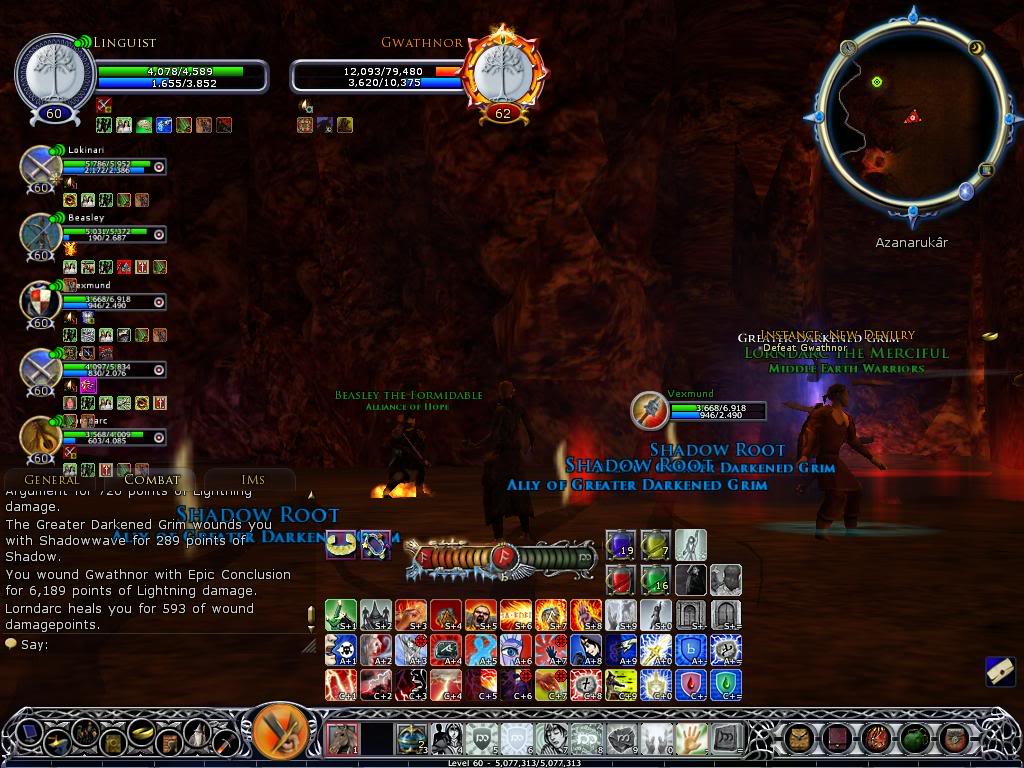This screenshot has width=1024, height=768.
Task: Use the green potion with 16 charges
Action: (x=655, y=580)
